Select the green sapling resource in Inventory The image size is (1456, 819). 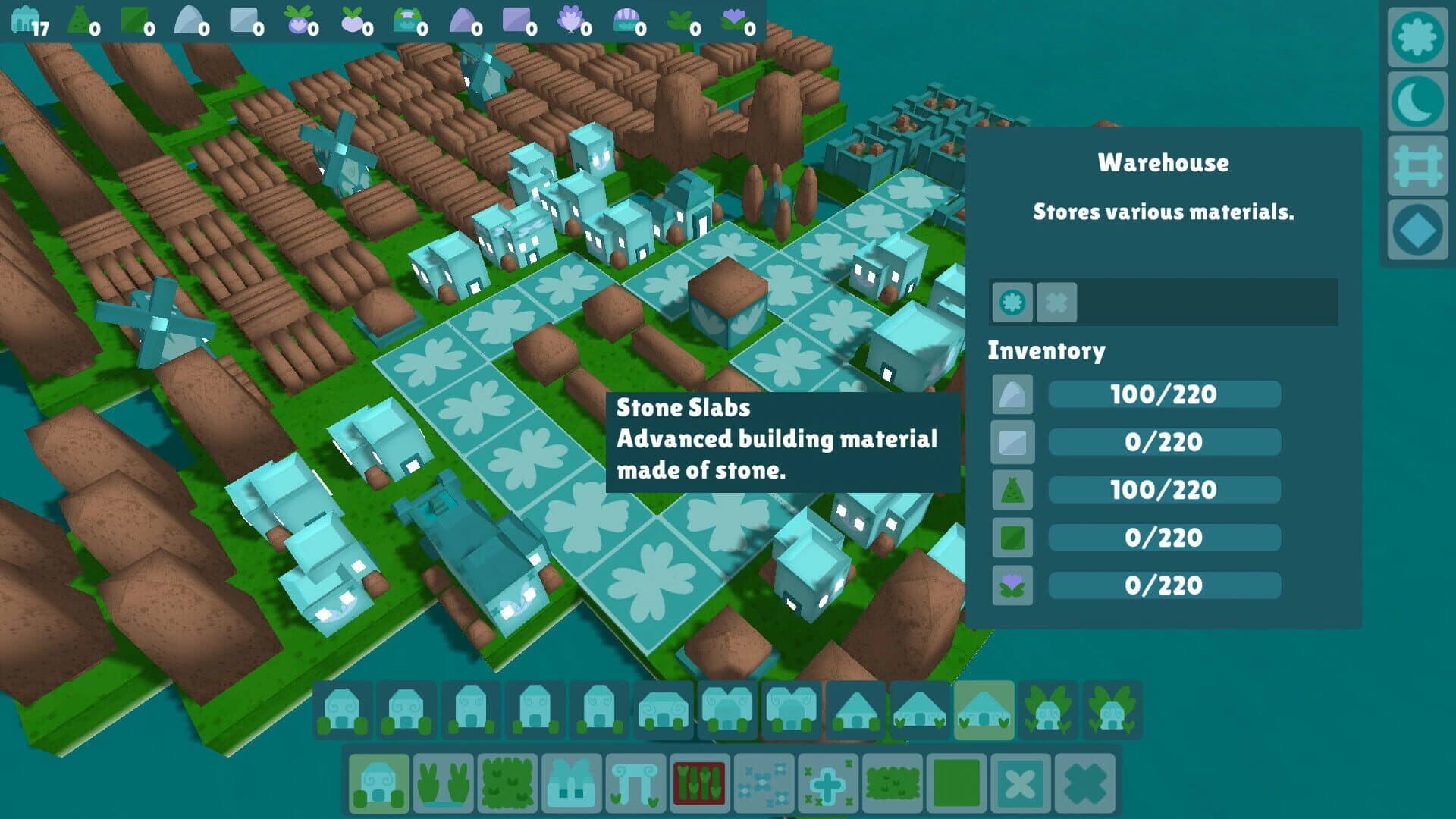point(1012,490)
